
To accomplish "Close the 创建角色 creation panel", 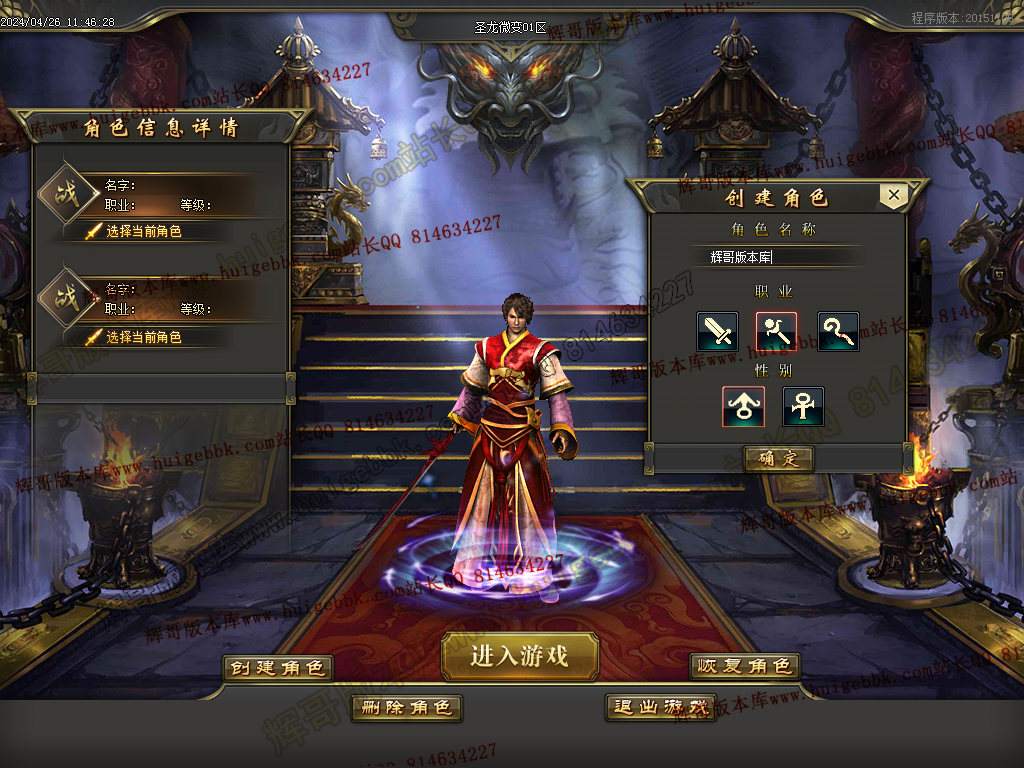I will point(894,196).
